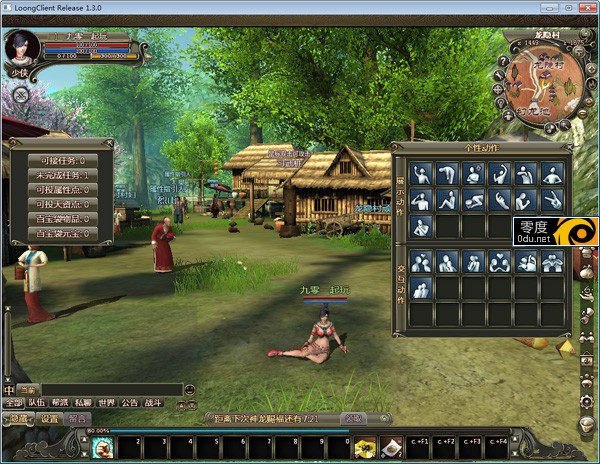The width and height of the screenshot is (600, 464).
Task: Click the 未完成任务 tracker row
Action: point(62,175)
